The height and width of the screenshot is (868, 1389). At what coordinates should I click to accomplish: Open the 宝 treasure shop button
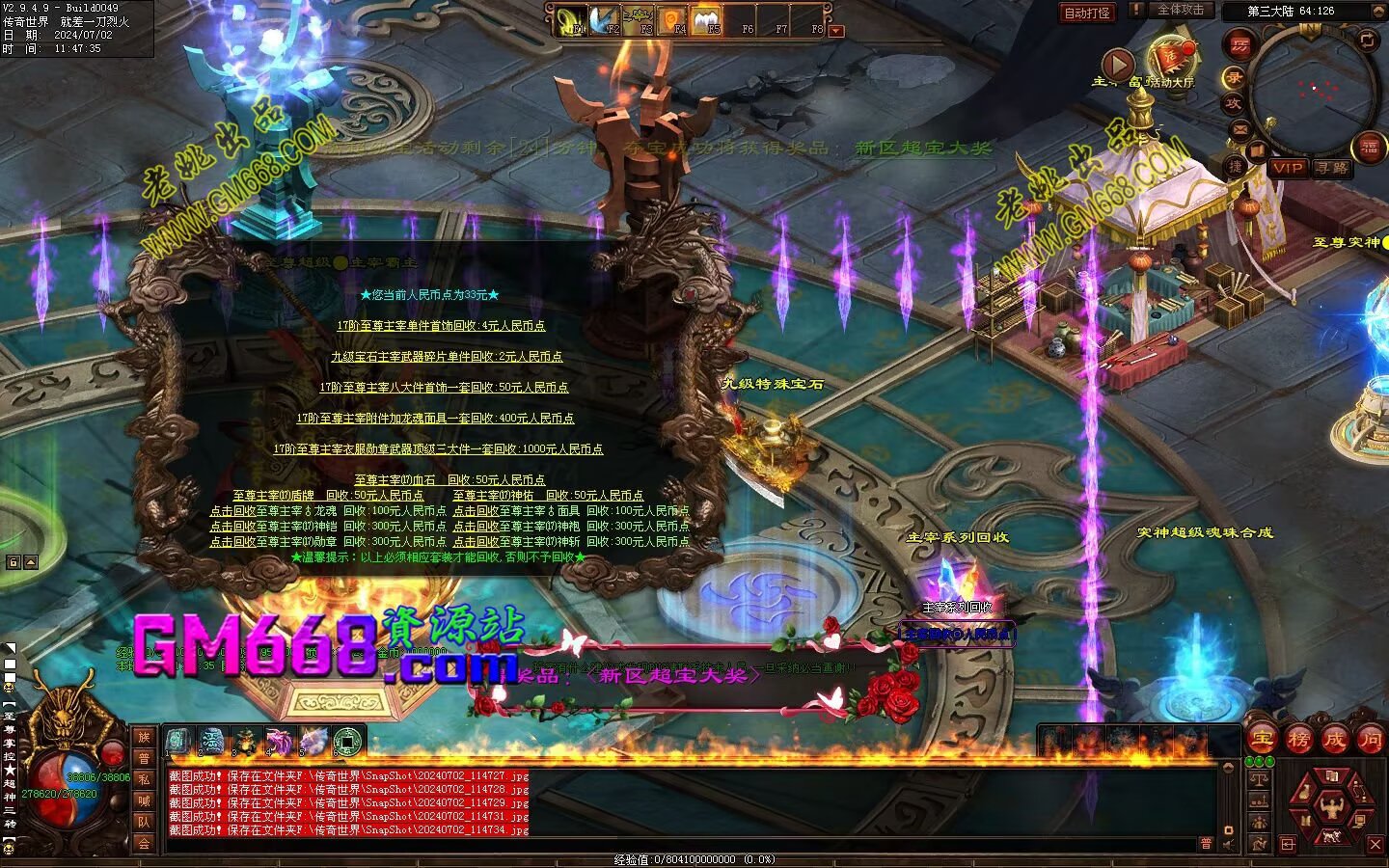click(x=1262, y=740)
